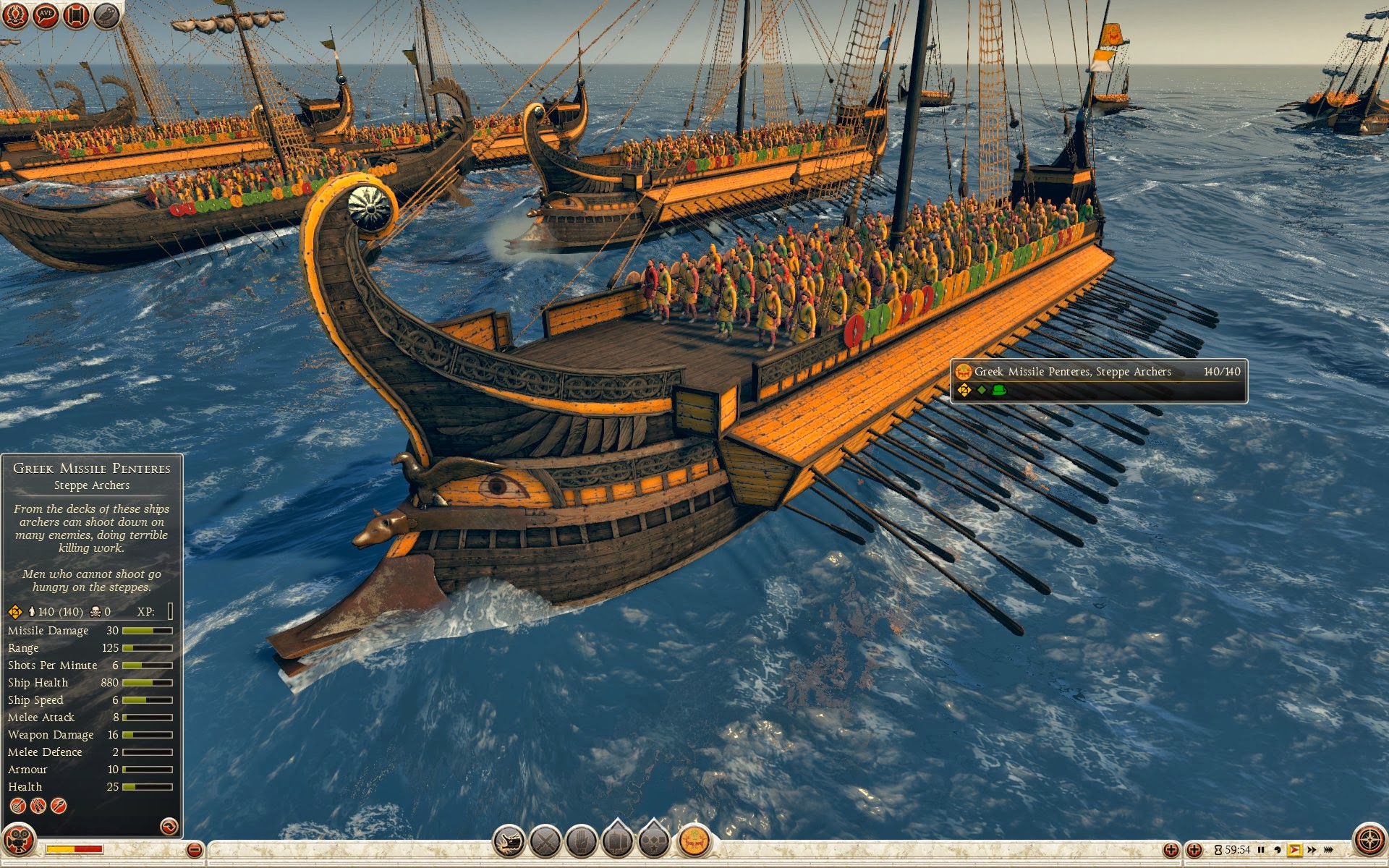Click the theatre mask button beside balance bar

point(19,841)
